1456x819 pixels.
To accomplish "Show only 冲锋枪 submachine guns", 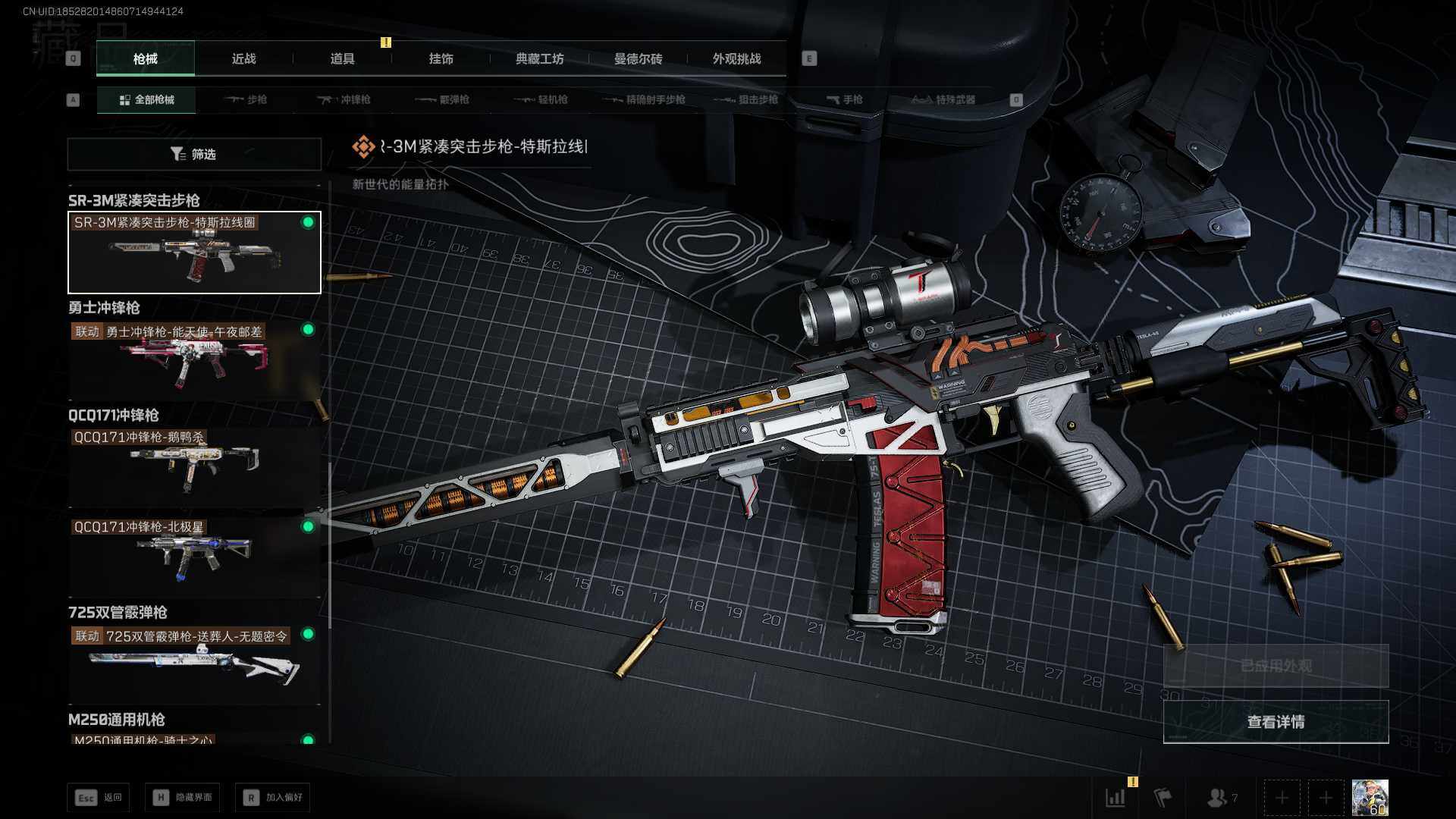I will point(344,99).
